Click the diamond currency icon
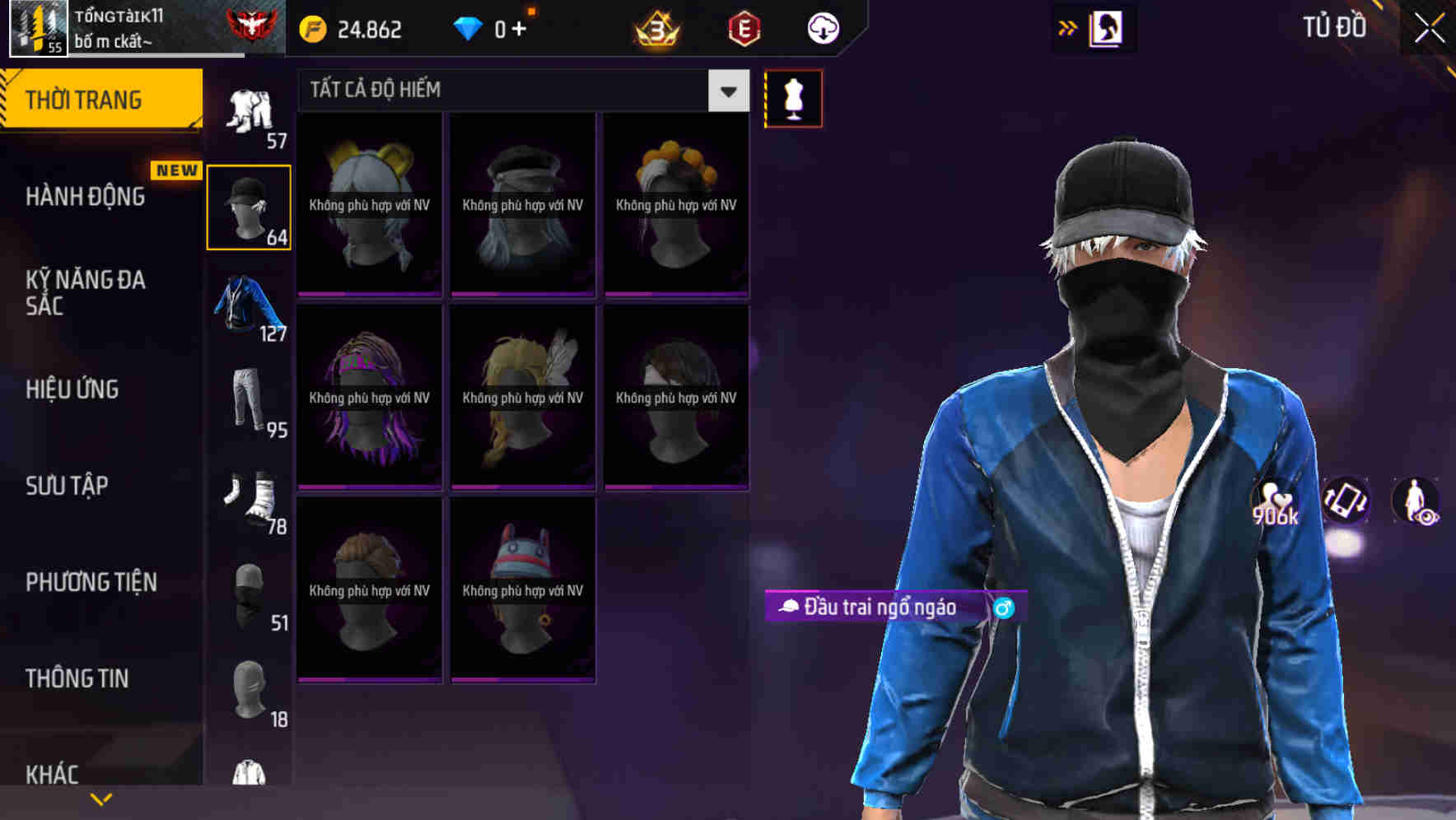Screen dimensions: 1456x820 click(469, 27)
